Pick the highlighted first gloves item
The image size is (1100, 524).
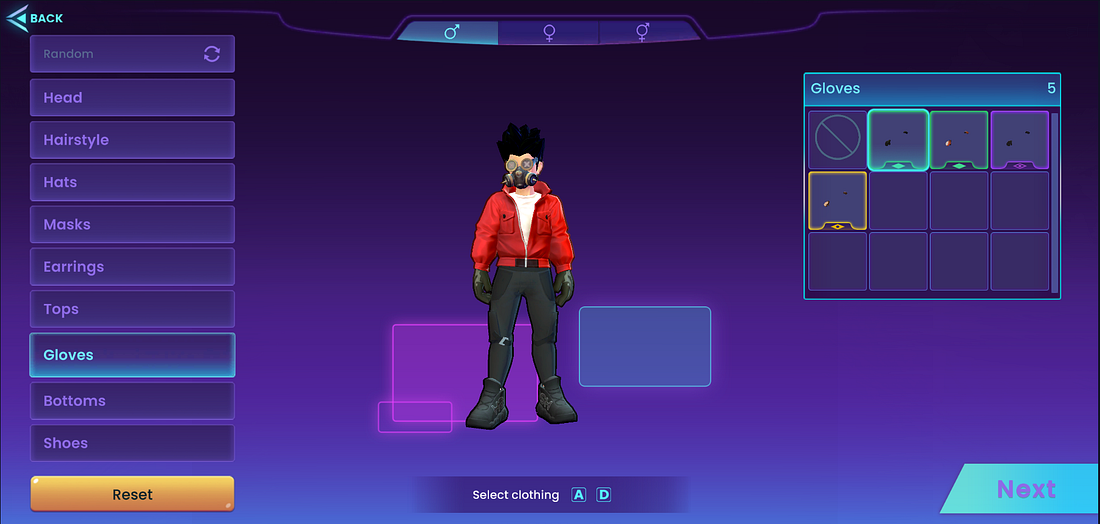click(898, 140)
